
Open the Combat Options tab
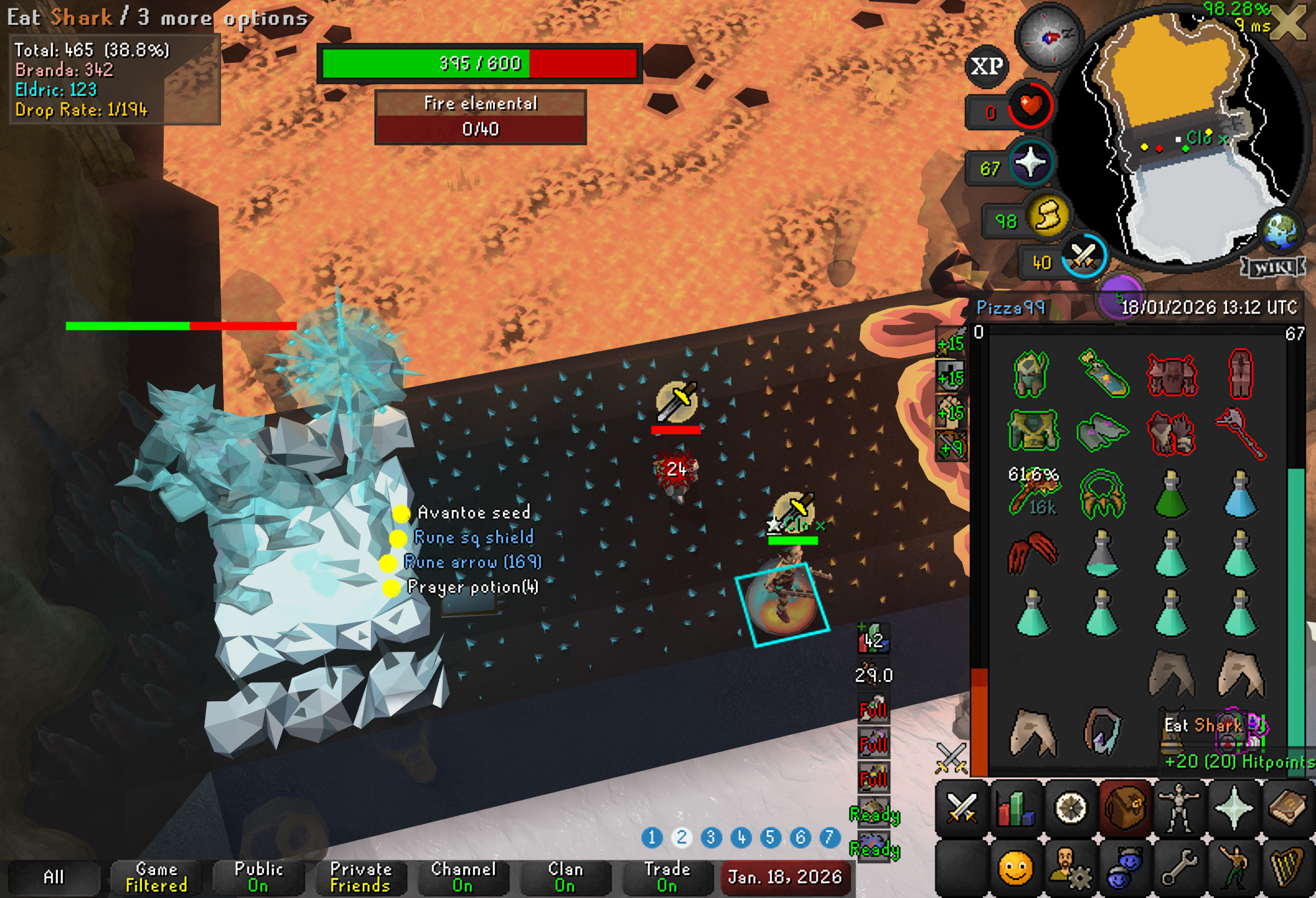point(962,807)
